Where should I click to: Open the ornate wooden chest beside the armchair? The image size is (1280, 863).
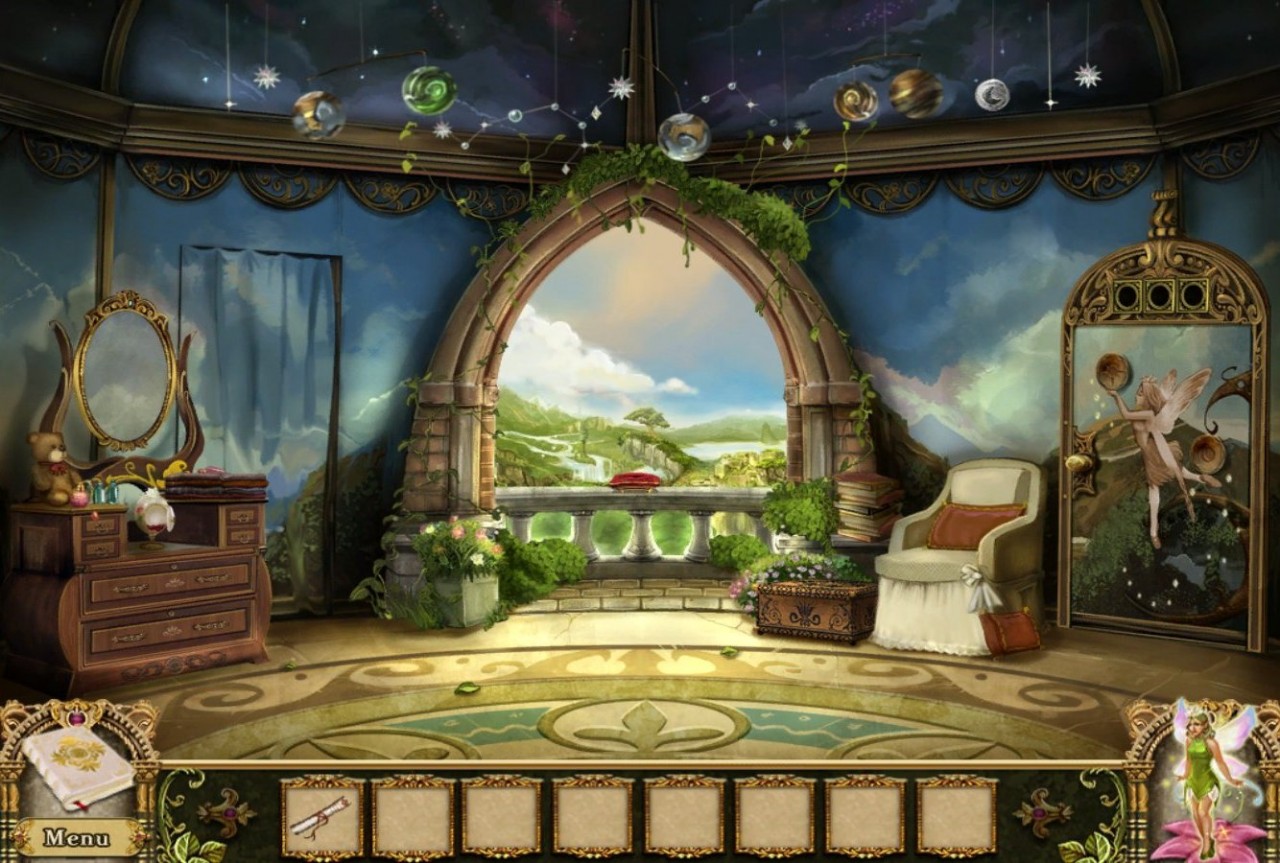[812, 608]
